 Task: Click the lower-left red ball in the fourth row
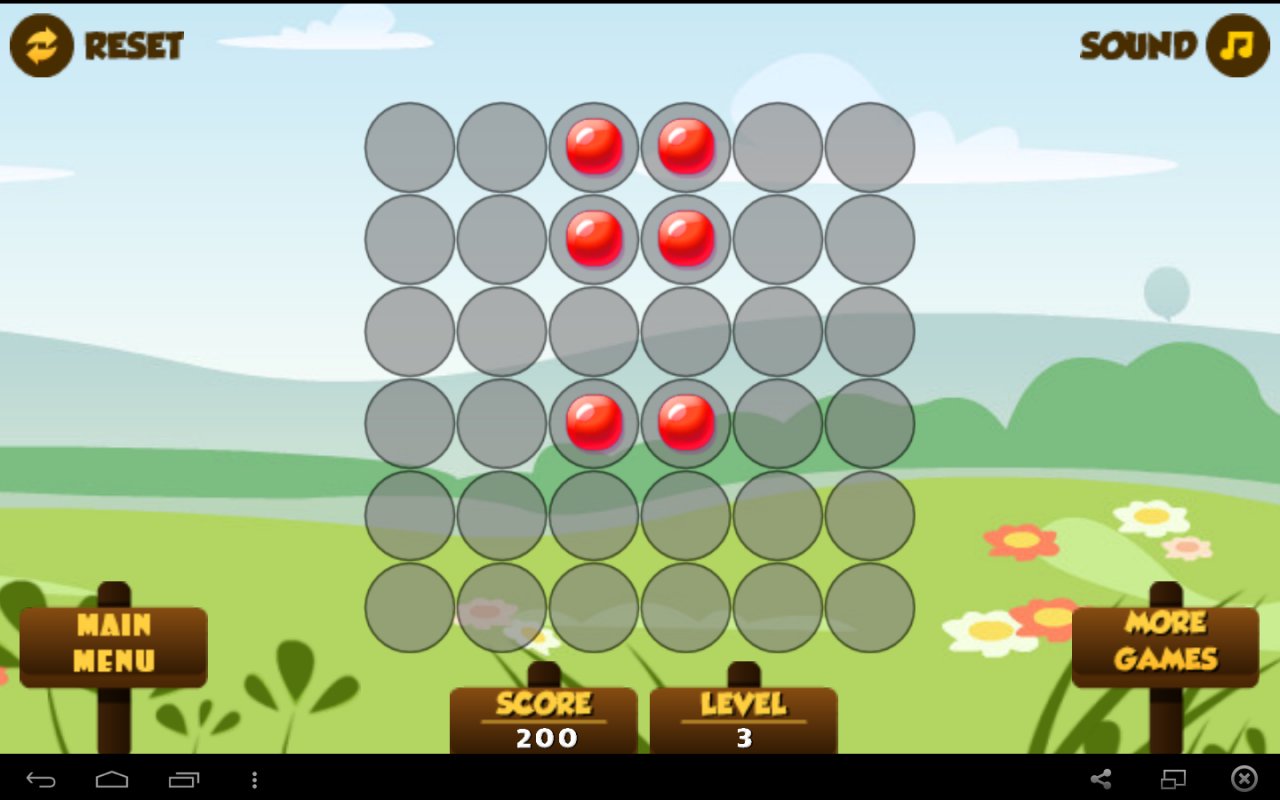[x=593, y=425]
